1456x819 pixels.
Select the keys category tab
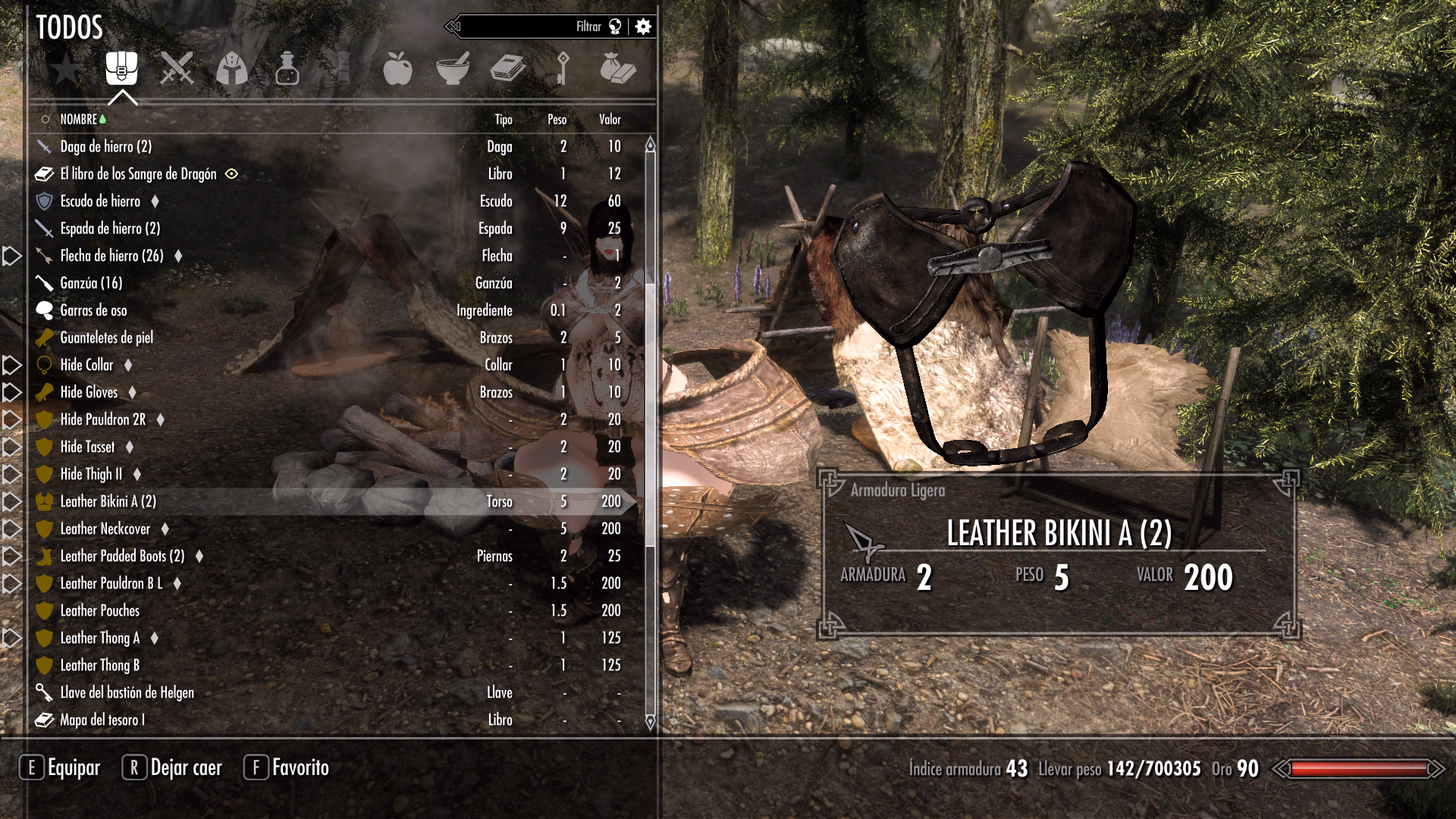(563, 69)
